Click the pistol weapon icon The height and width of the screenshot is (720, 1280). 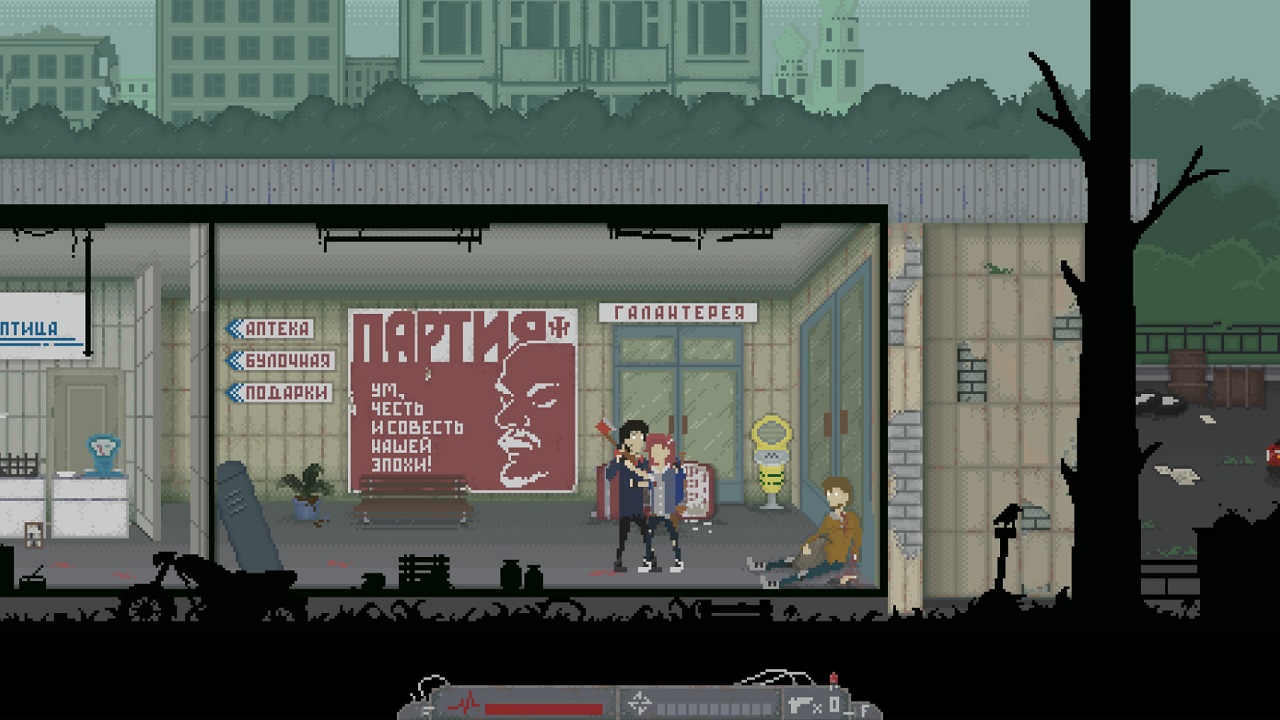801,702
